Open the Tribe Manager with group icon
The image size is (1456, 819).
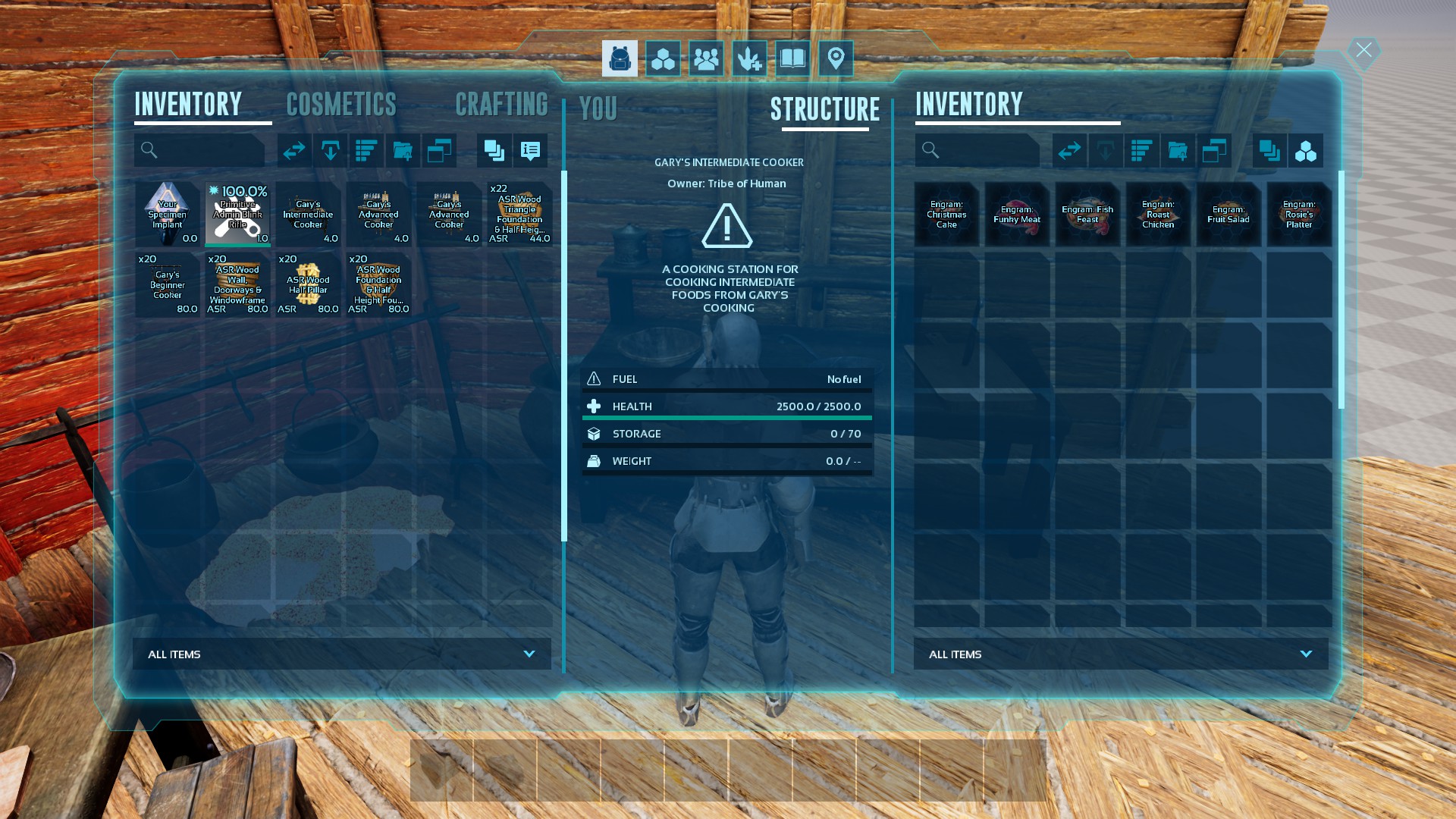point(706,58)
